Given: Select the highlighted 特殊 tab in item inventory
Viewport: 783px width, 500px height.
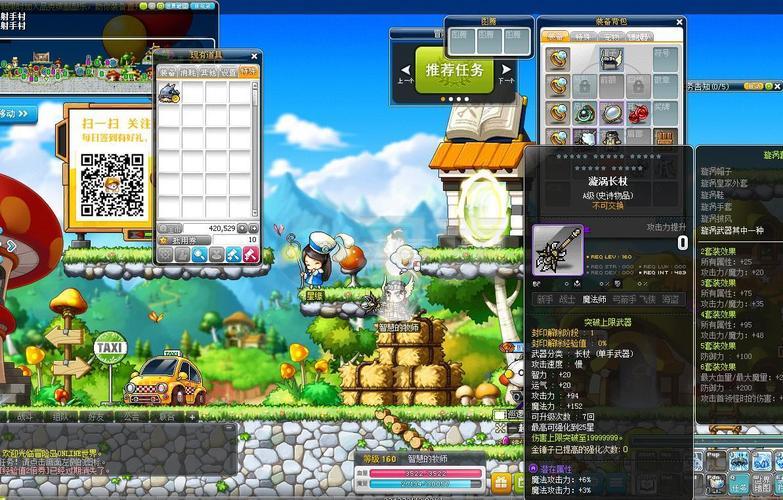Looking at the screenshot, I should (x=248, y=72).
